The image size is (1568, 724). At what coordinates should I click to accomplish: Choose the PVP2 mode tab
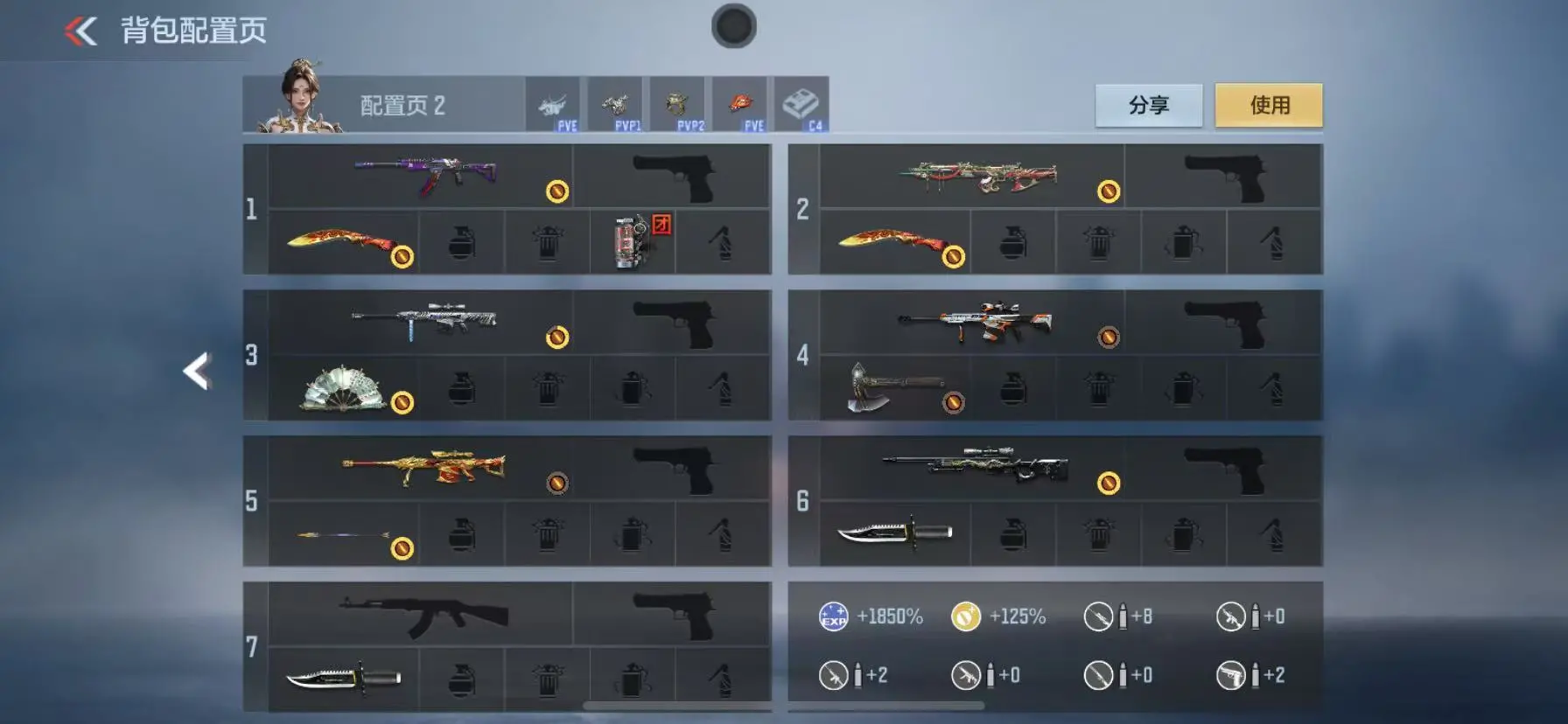[677, 106]
